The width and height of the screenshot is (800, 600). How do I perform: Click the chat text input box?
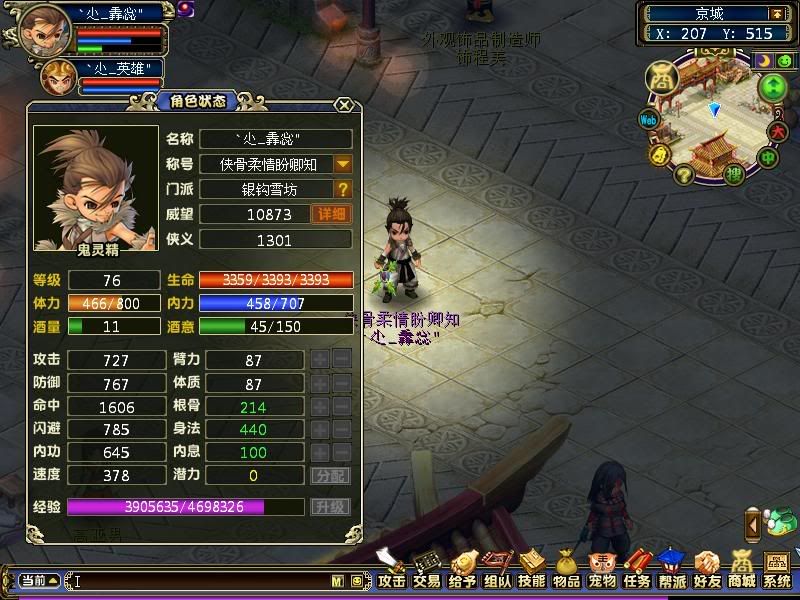(x=200, y=580)
